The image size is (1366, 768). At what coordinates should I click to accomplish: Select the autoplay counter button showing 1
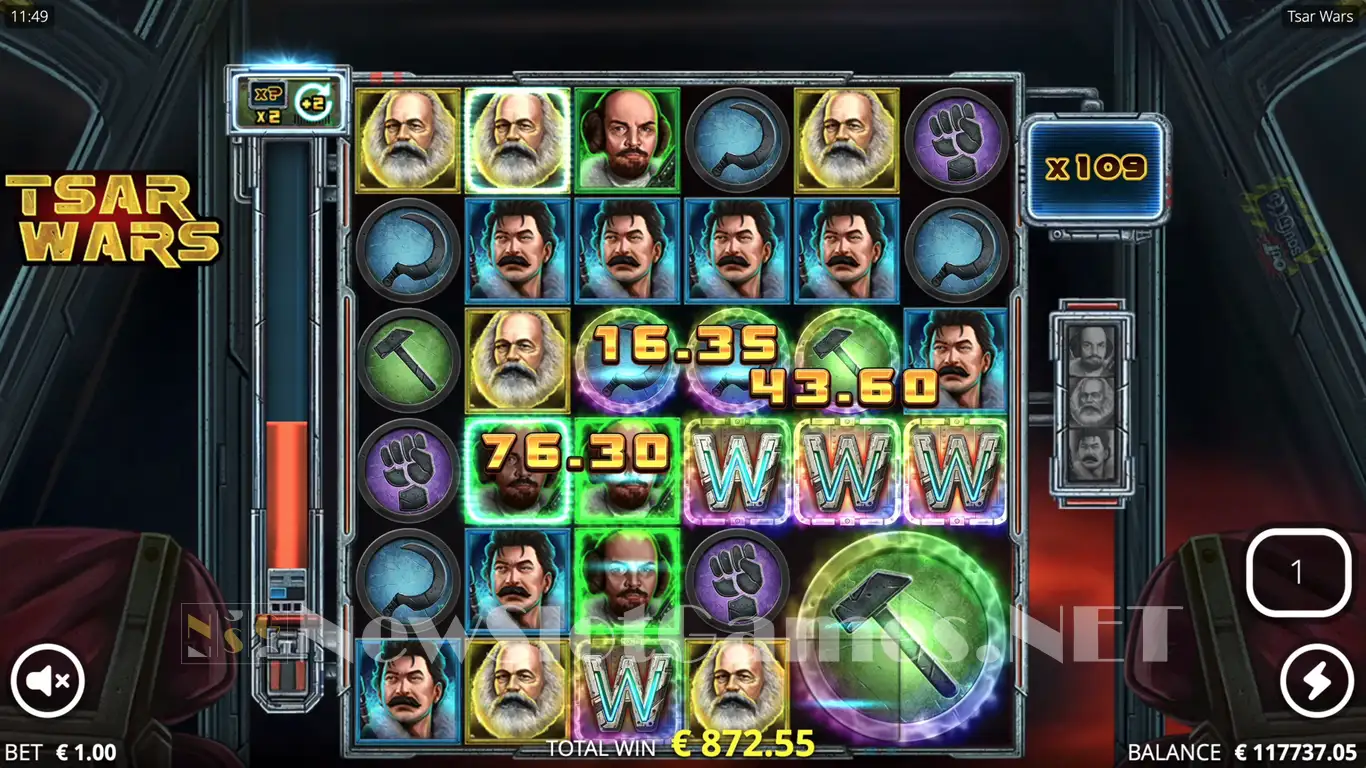pyautogui.click(x=1298, y=572)
